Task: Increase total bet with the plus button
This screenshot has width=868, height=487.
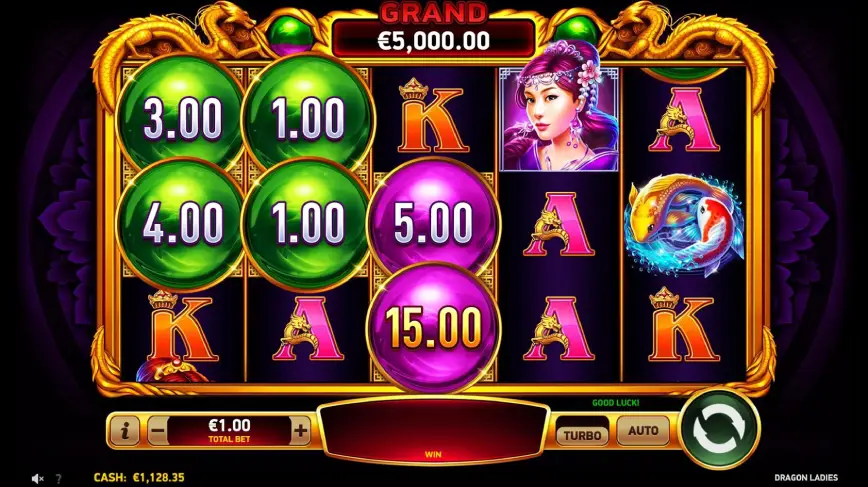Action: pyautogui.click(x=300, y=431)
